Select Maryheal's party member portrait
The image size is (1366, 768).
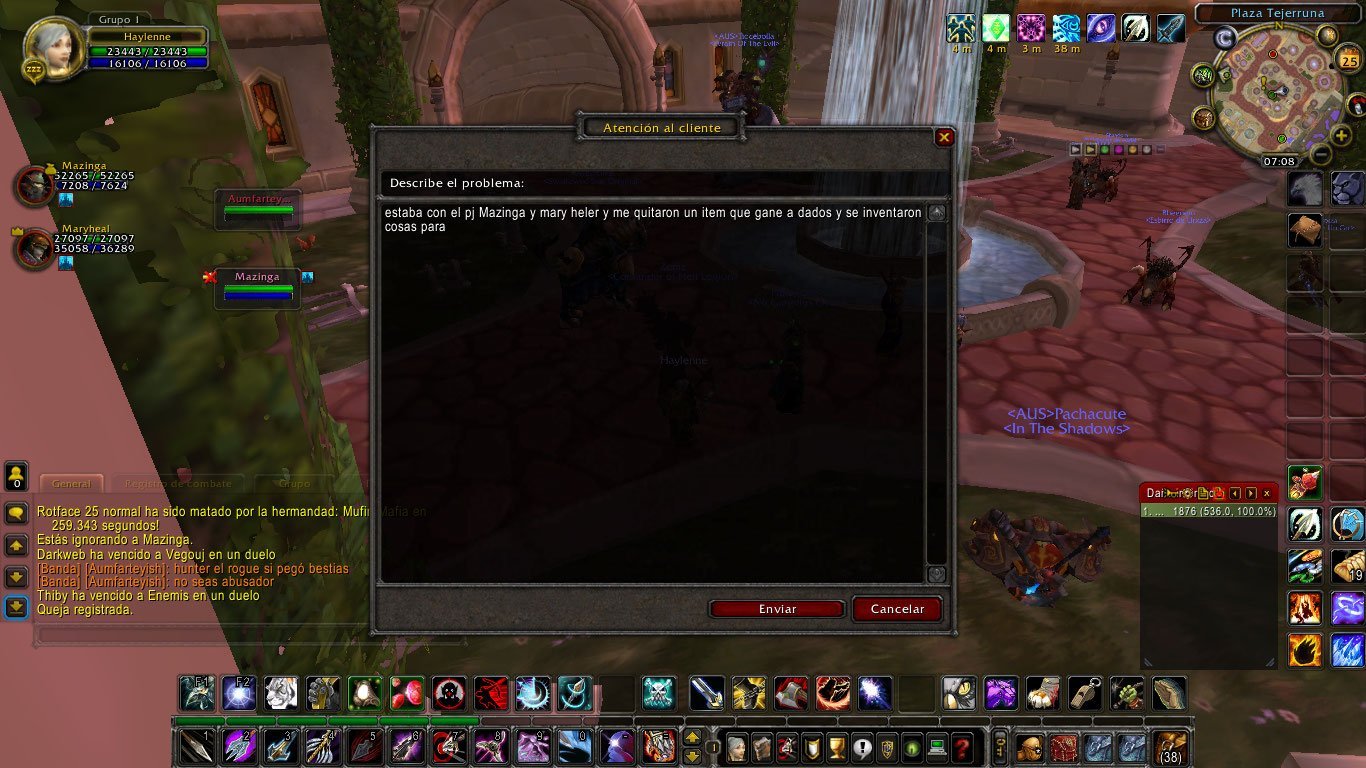click(x=34, y=249)
